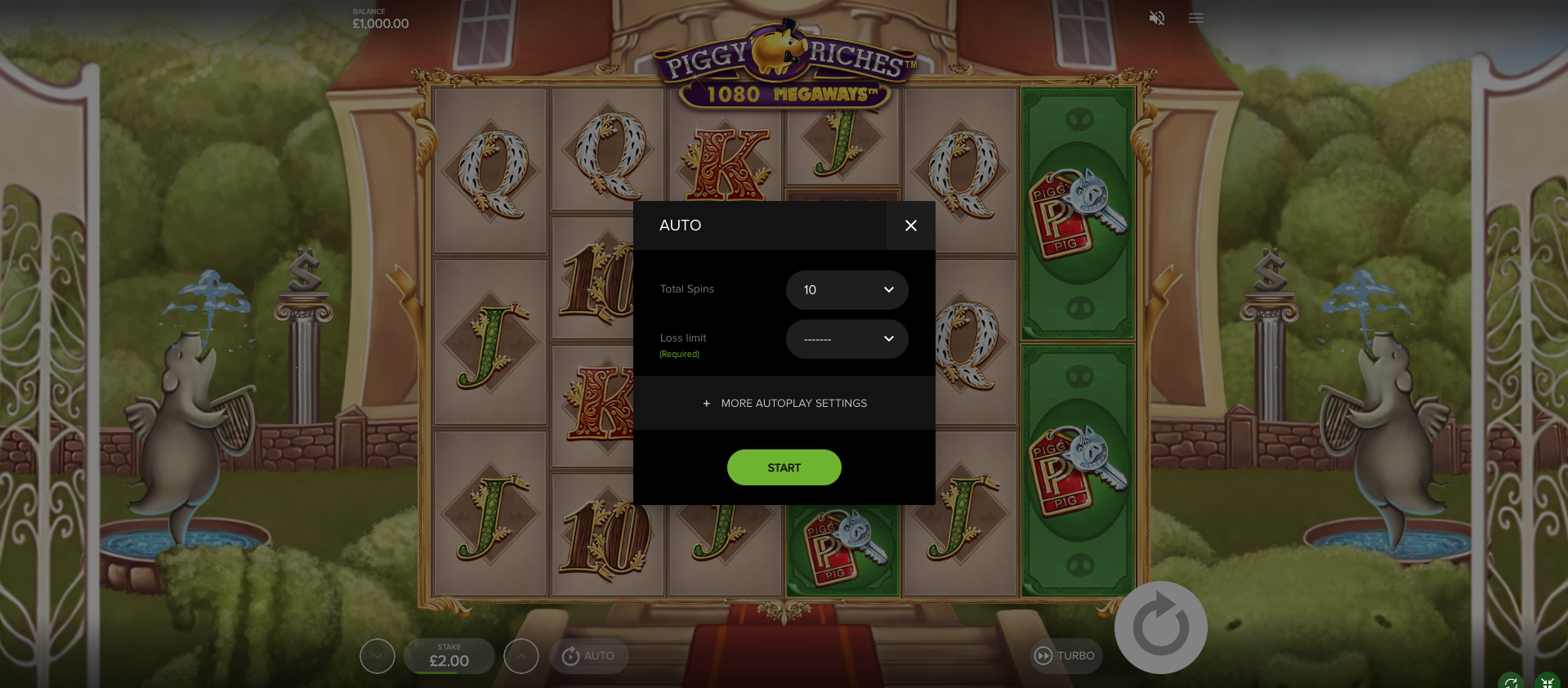This screenshot has height=688, width=1568.
Task: Click the green refresh icon
Action: 1511,682
